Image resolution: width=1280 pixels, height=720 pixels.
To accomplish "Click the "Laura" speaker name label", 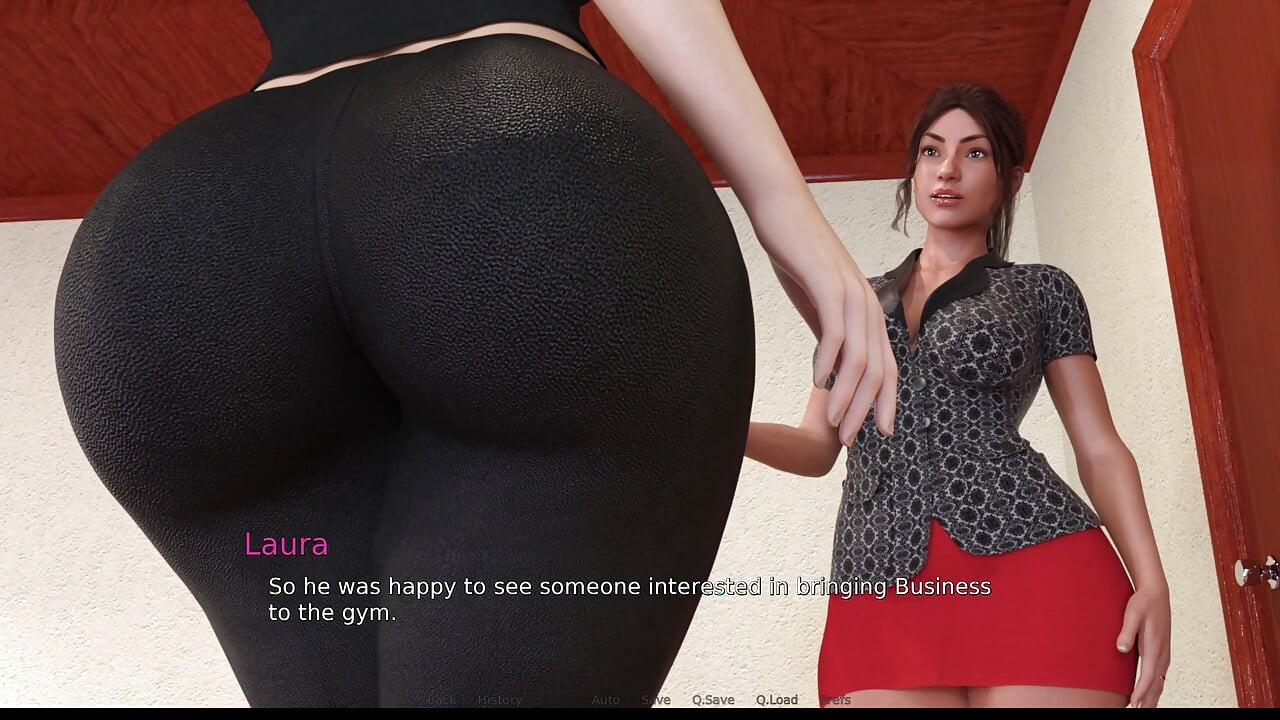I will click(286, 545).
